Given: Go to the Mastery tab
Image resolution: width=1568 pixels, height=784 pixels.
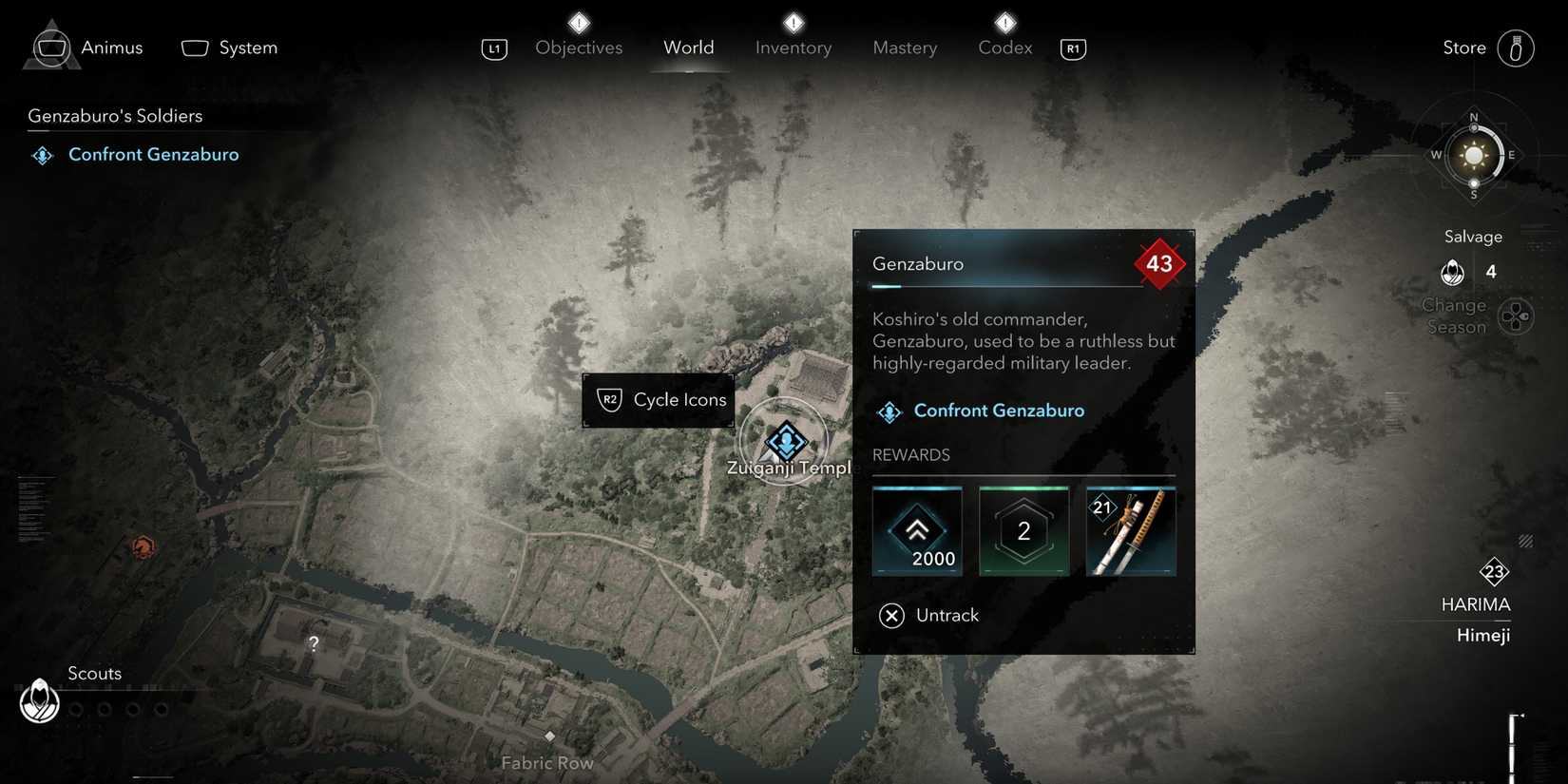Looking at the screenshot, I should [x=904, y=48].
